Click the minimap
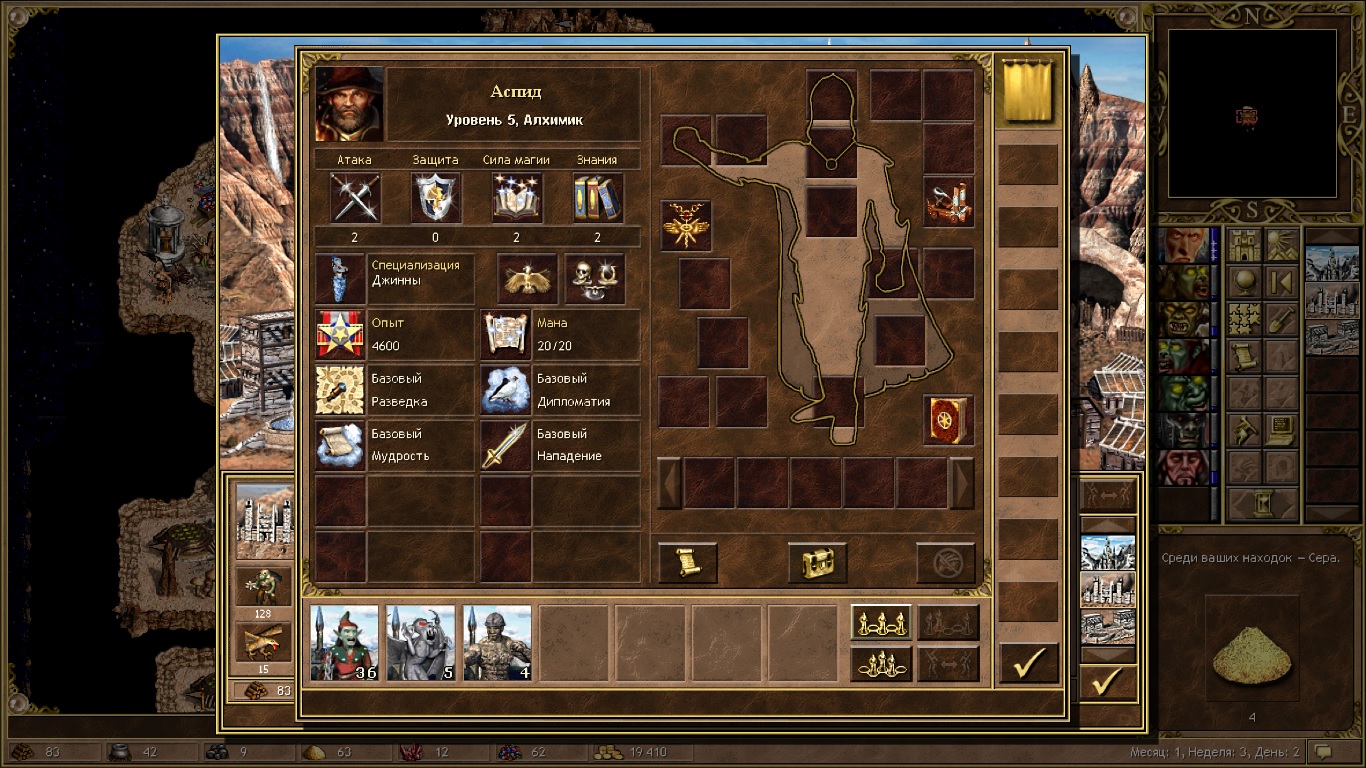 coord(1252,113)
